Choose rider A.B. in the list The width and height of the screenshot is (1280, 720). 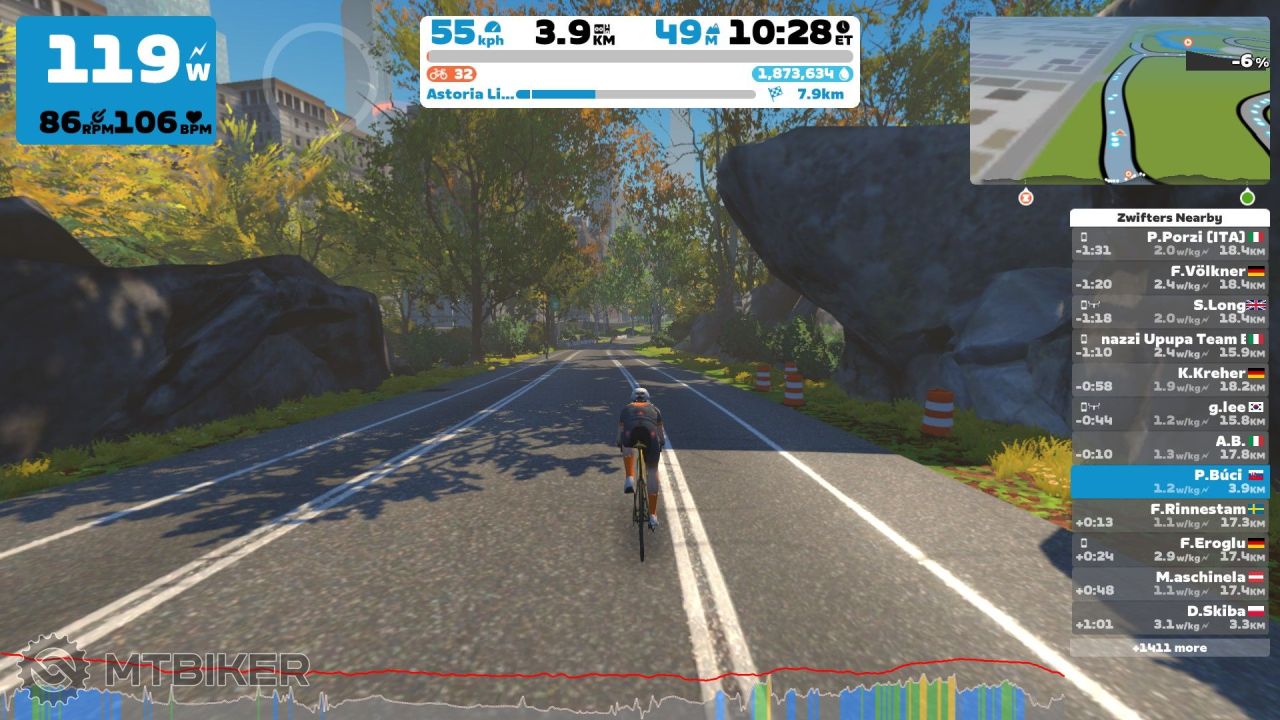1169,448
